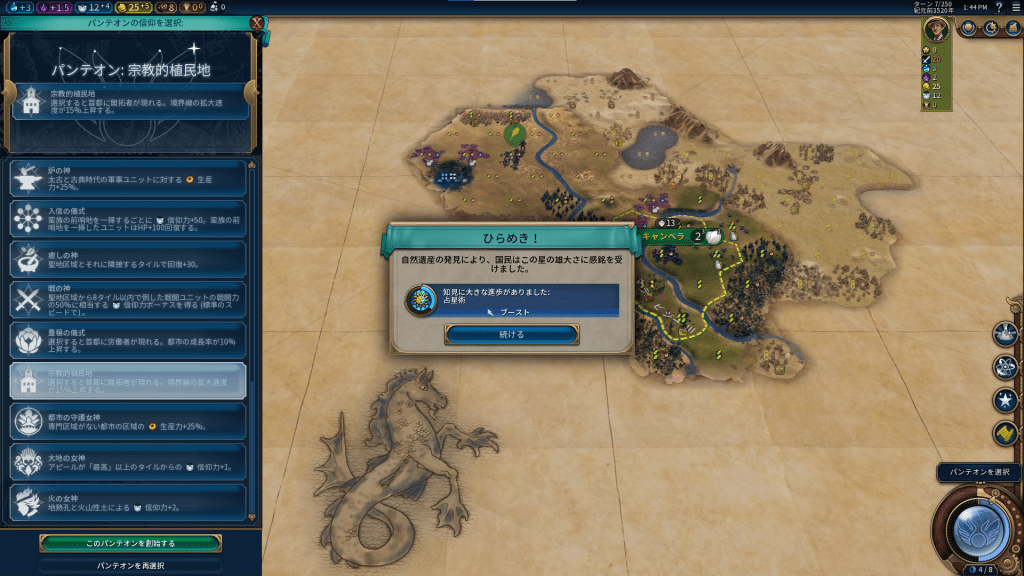
Task: Open the atom research notification icon
Action: click(x=1005, y=367)
